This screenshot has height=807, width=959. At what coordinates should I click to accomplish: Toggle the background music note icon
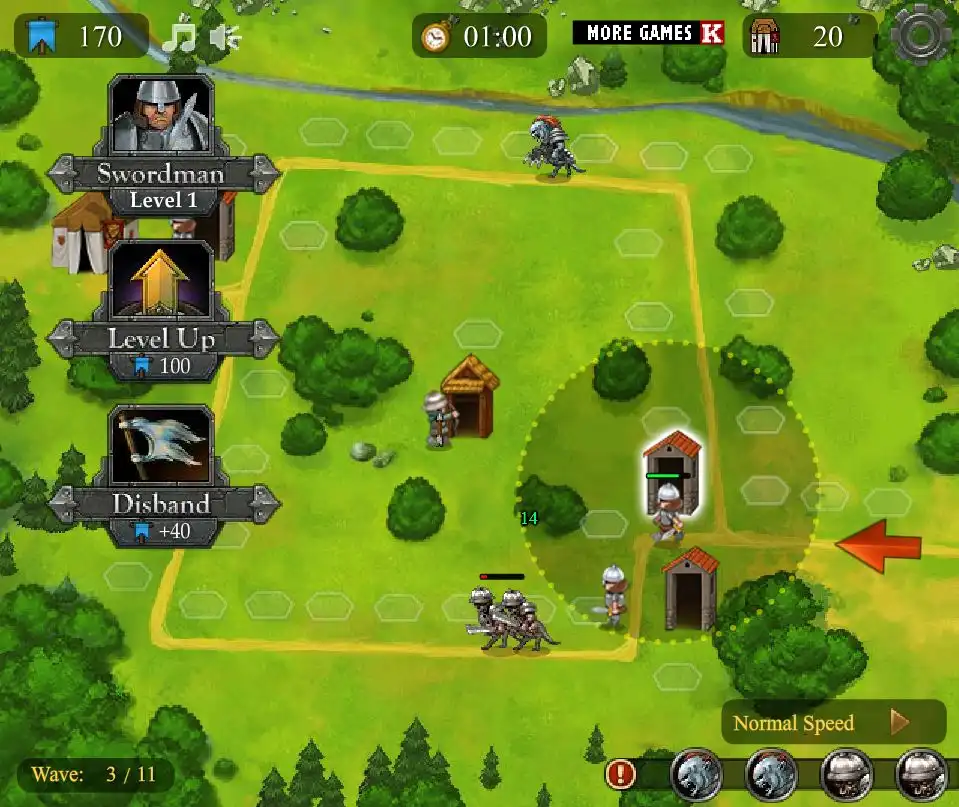click(x=181, y=38)
